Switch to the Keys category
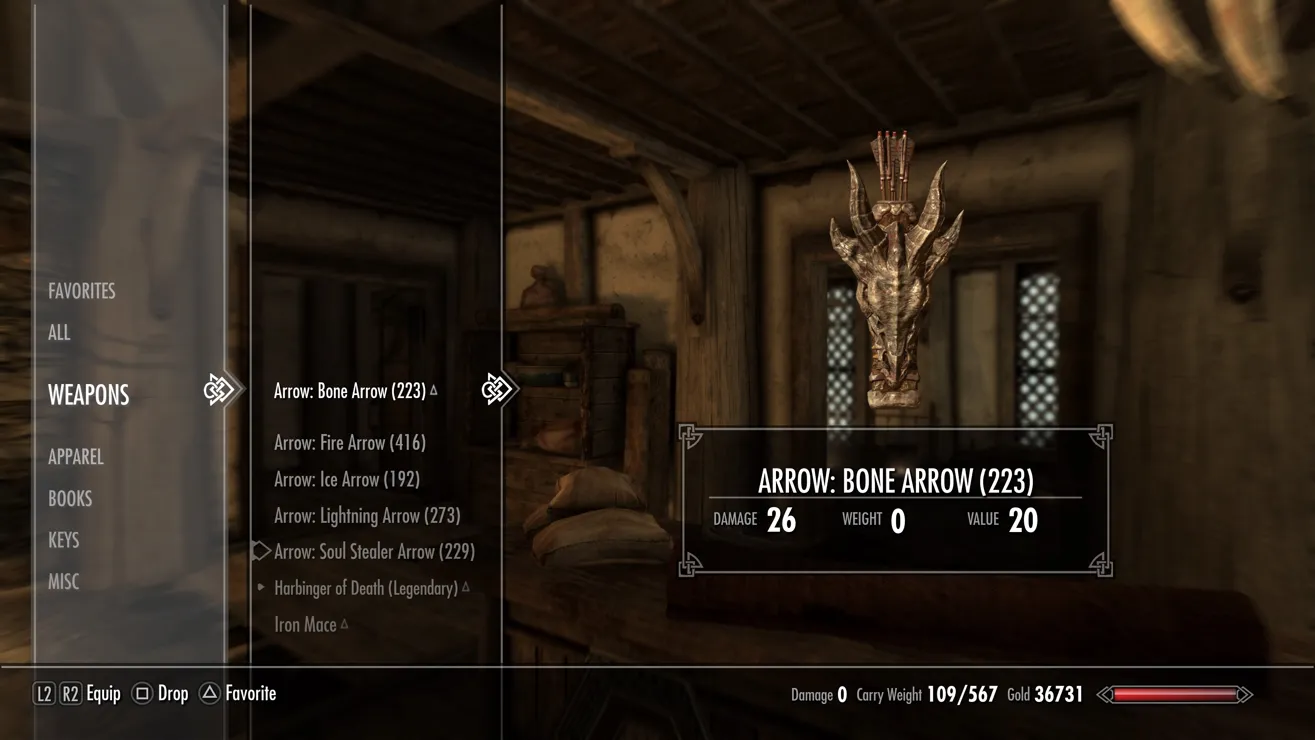The height and width of the screenshot is (740, 1315). (64, 540)
